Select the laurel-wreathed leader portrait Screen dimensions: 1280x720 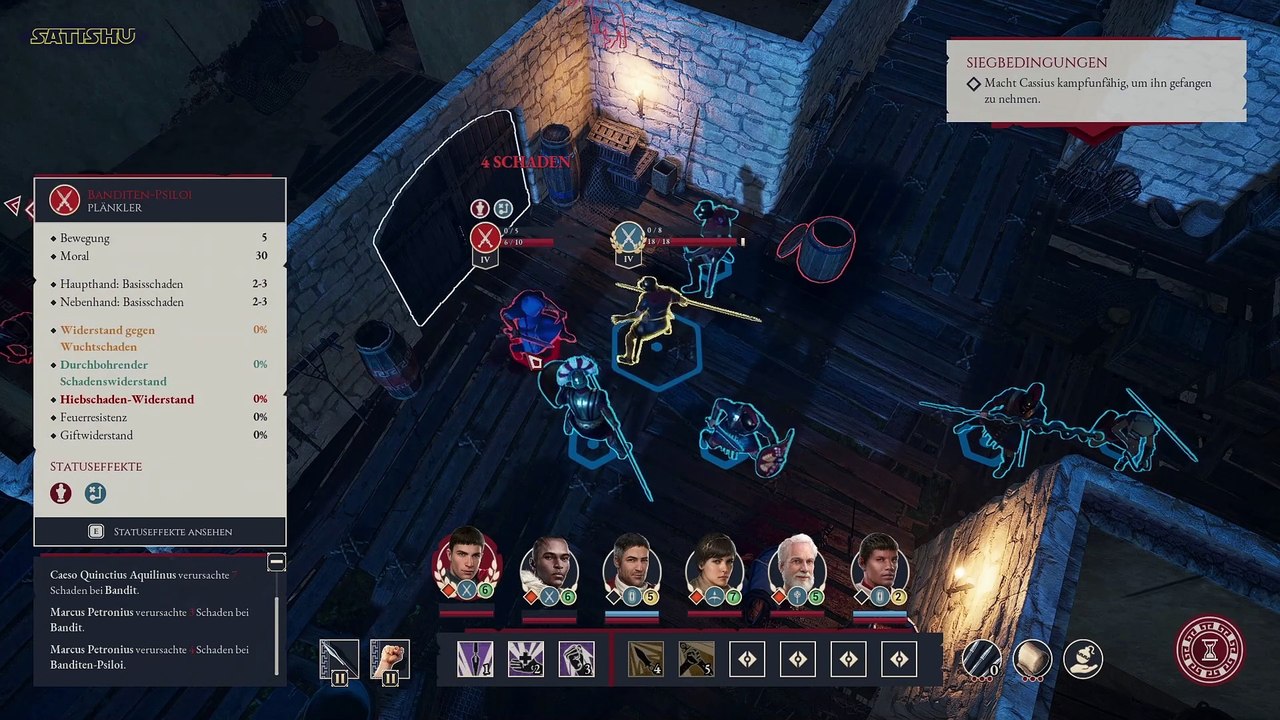click(466, 561)
